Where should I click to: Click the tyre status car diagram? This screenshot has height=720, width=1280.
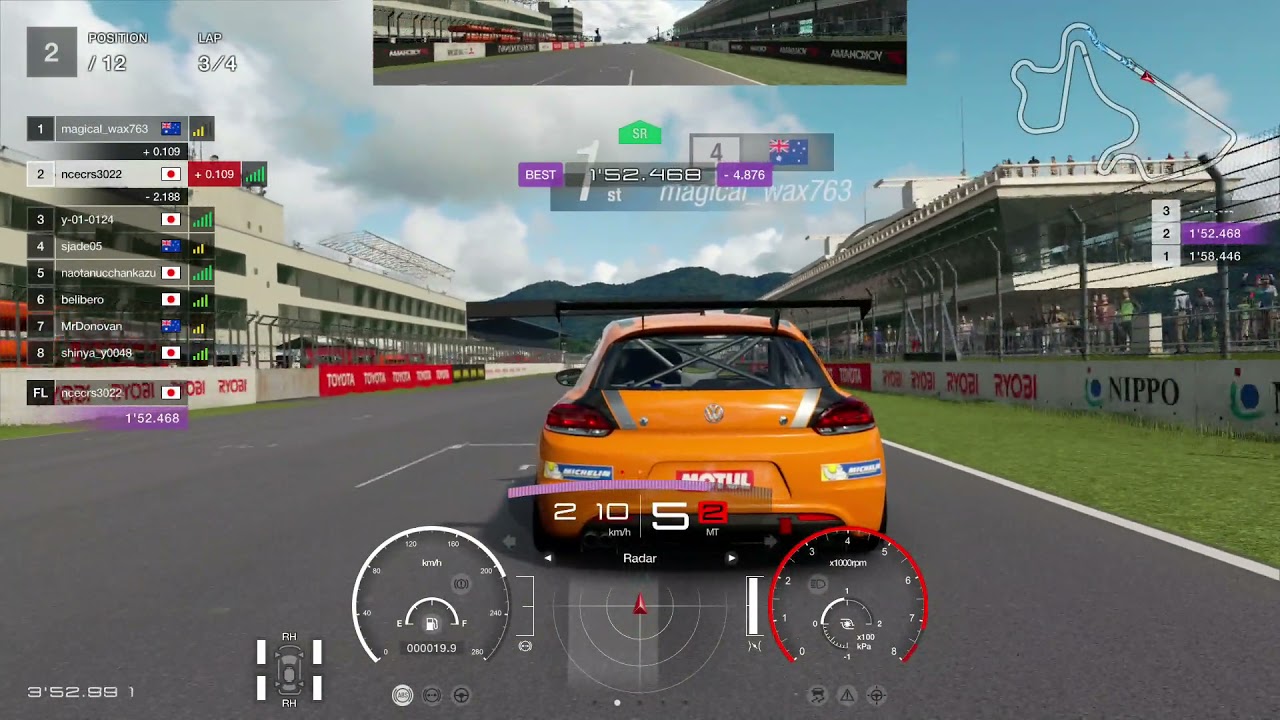tap(289, 670)
